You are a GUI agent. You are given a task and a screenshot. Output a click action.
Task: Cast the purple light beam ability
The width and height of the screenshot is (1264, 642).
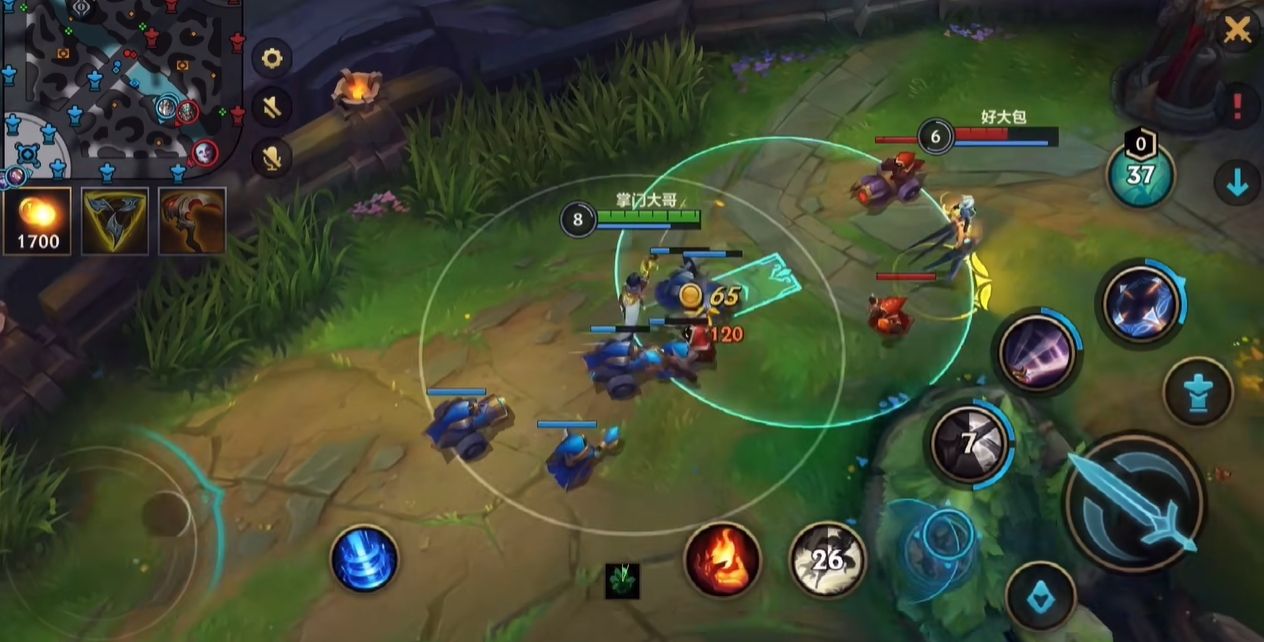click(1037, 352)
